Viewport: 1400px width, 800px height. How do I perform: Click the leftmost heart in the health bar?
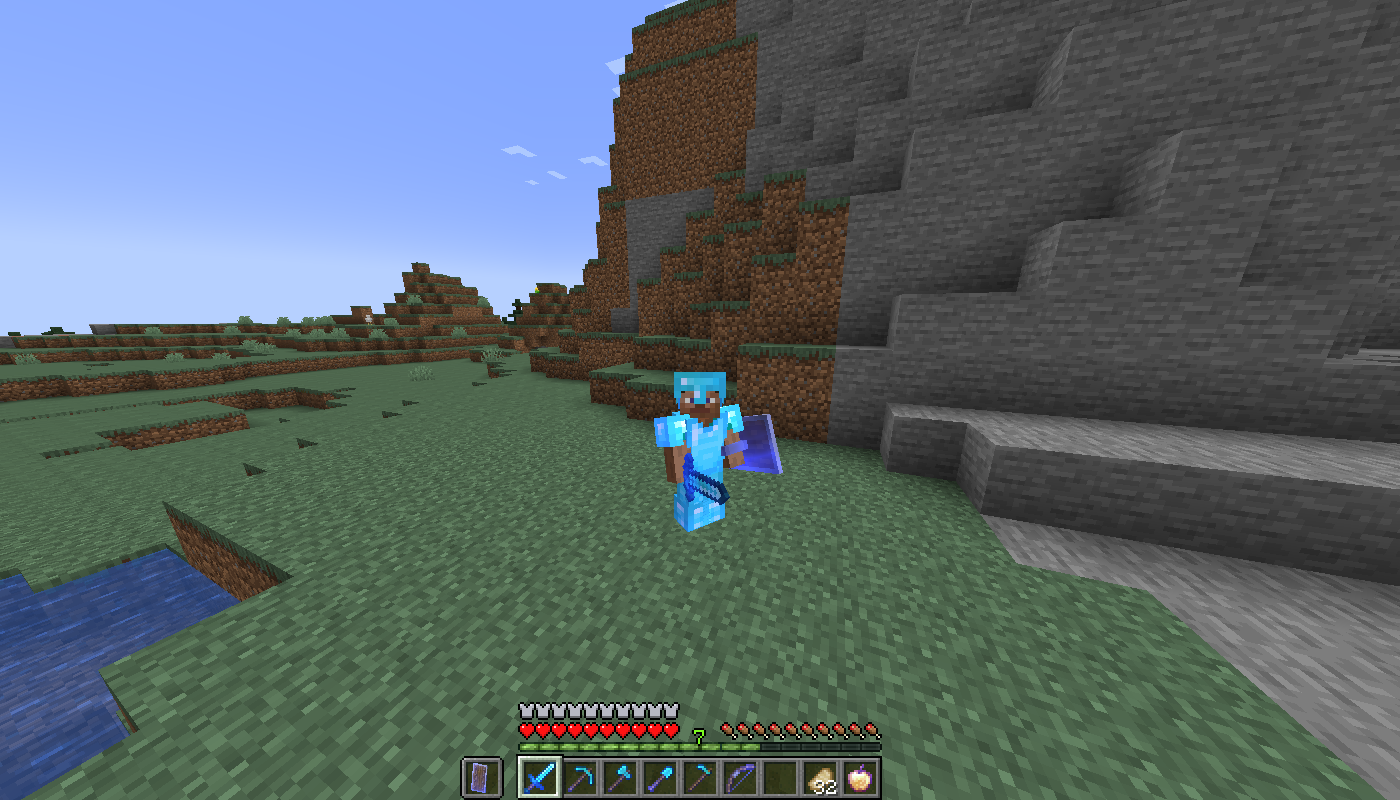tap(527, 729)
